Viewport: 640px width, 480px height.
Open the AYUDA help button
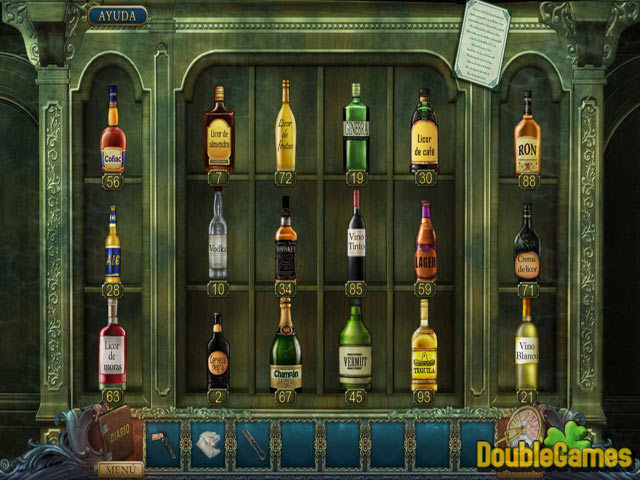[x=117, y=16]
